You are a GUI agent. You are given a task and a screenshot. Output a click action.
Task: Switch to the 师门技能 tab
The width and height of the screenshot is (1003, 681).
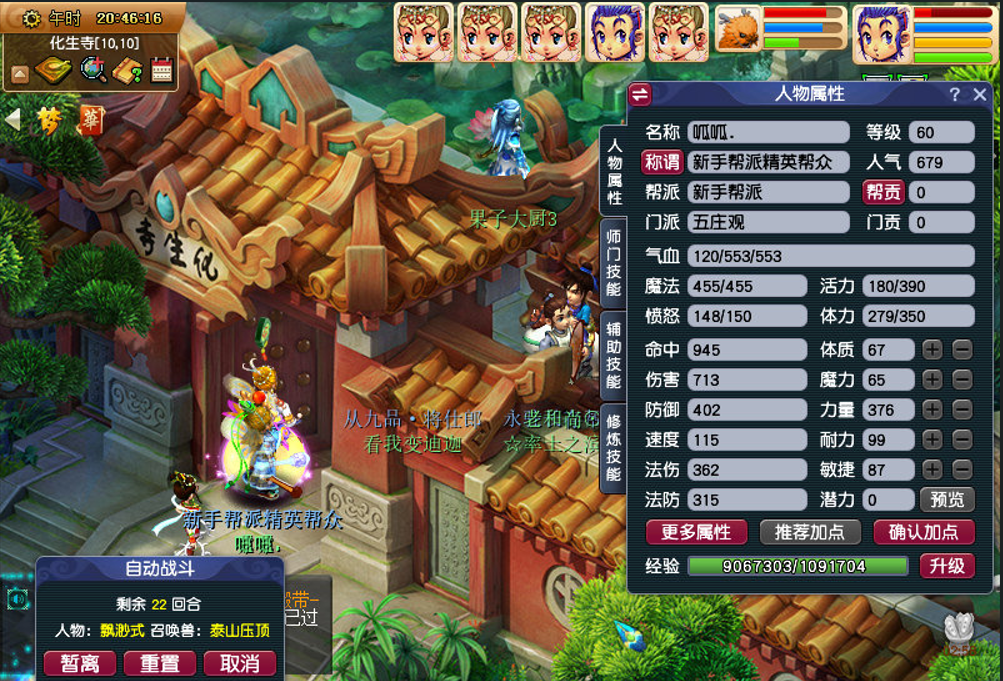tap(613, 263)
